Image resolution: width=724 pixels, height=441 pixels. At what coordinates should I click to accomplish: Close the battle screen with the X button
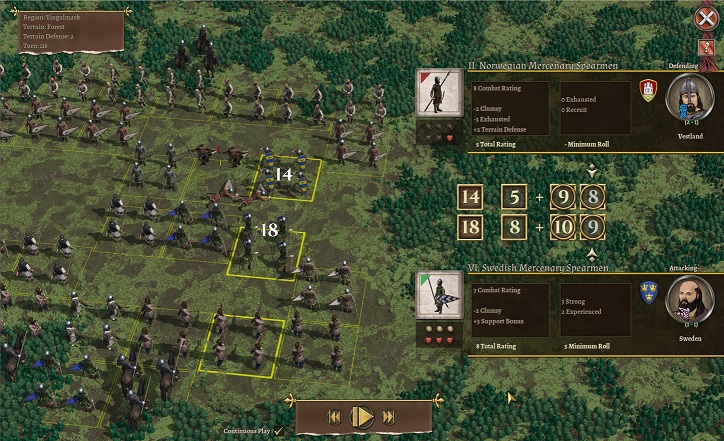tap(704, 19)
